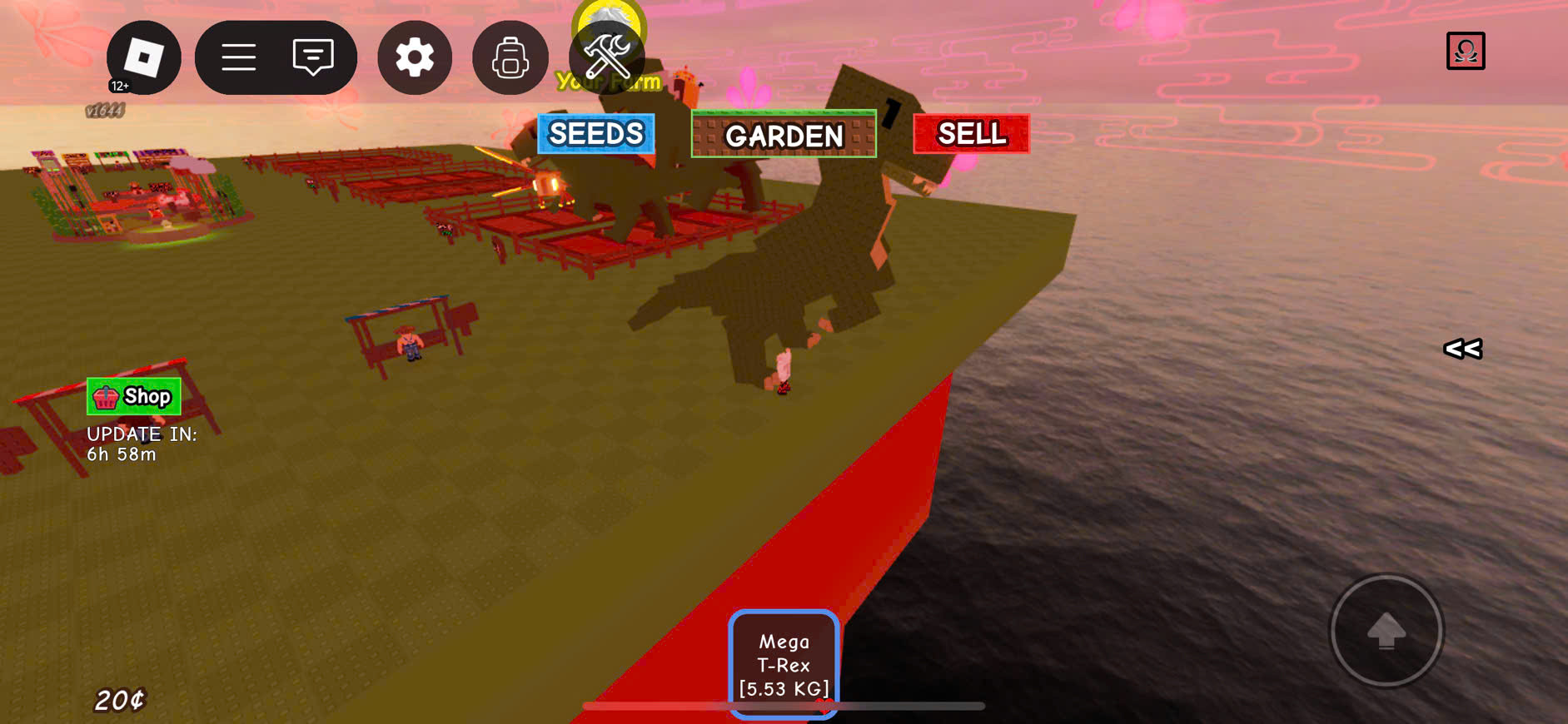Open the hamburger list menu
The width and height of the screenshot is (1568, 724).
(238, 57)
